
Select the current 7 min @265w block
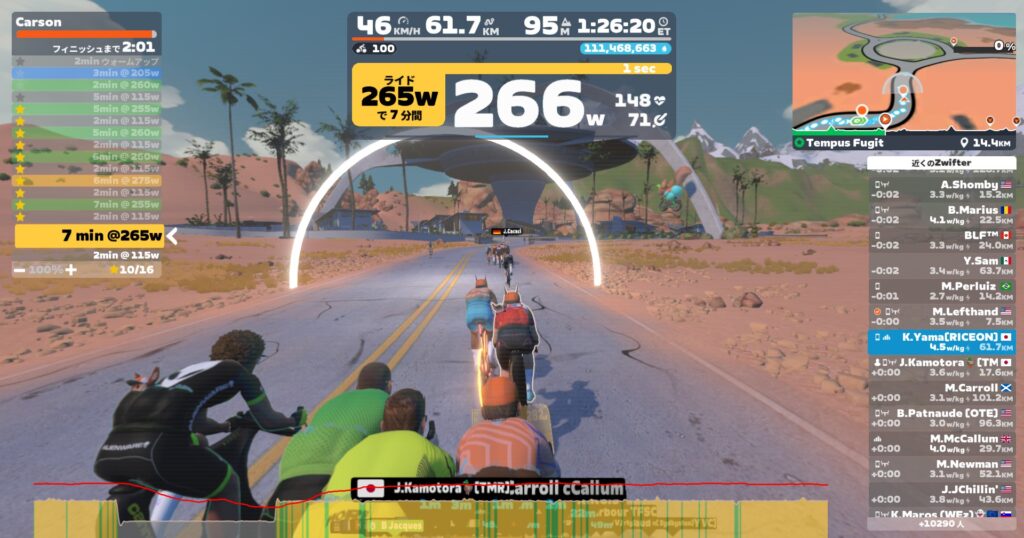tap(88, 236)
